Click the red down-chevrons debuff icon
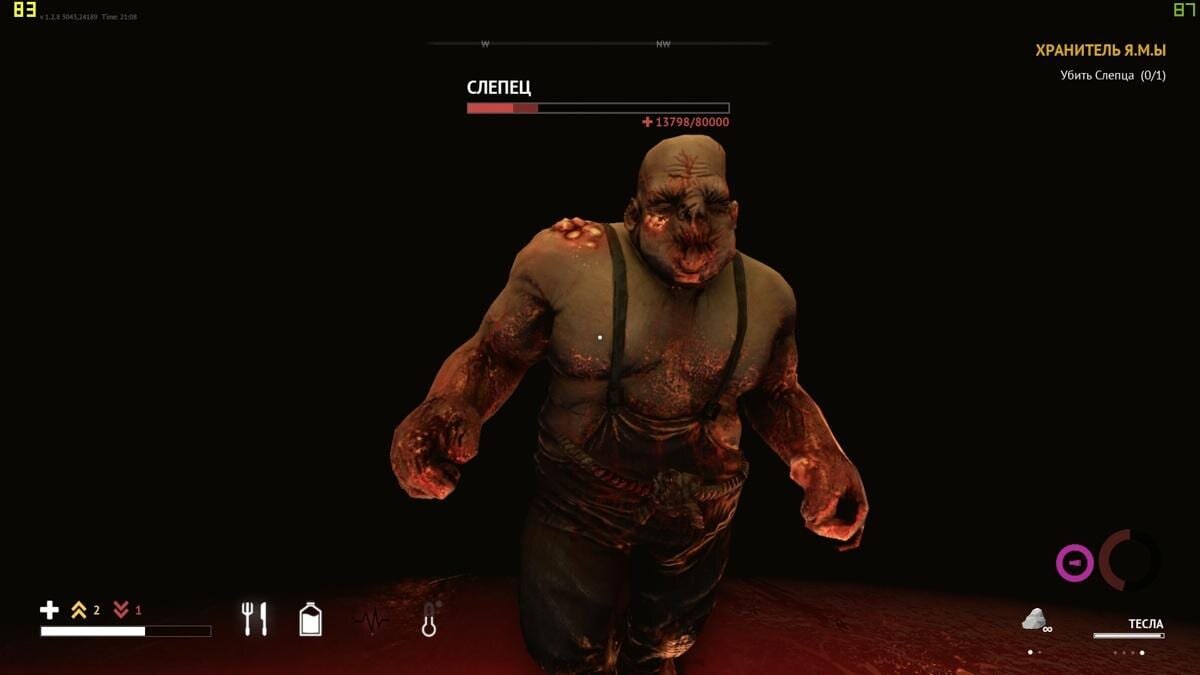 pos(121,610)
